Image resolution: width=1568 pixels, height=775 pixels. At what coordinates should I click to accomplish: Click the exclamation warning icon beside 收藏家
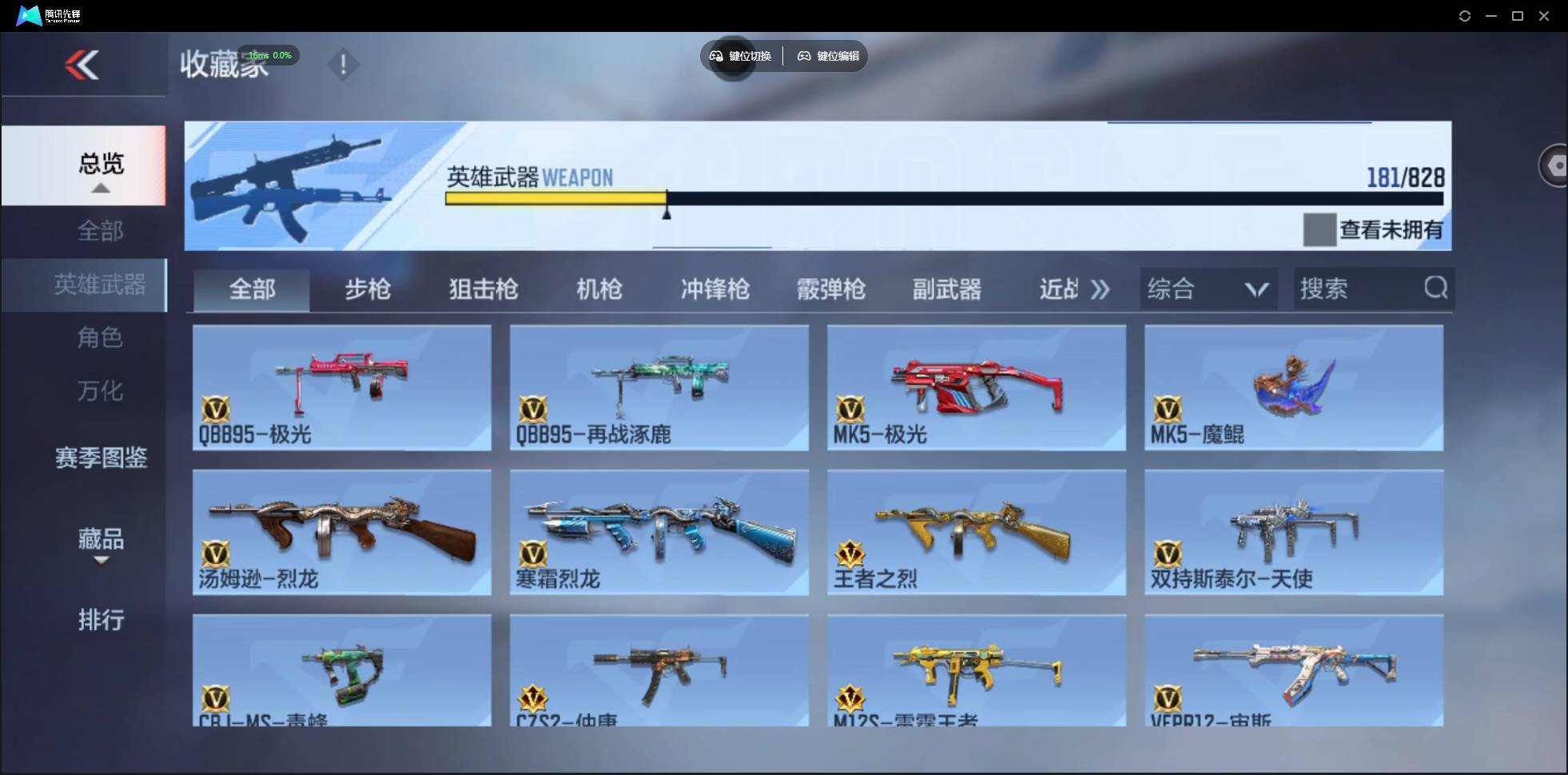[344, 64]
